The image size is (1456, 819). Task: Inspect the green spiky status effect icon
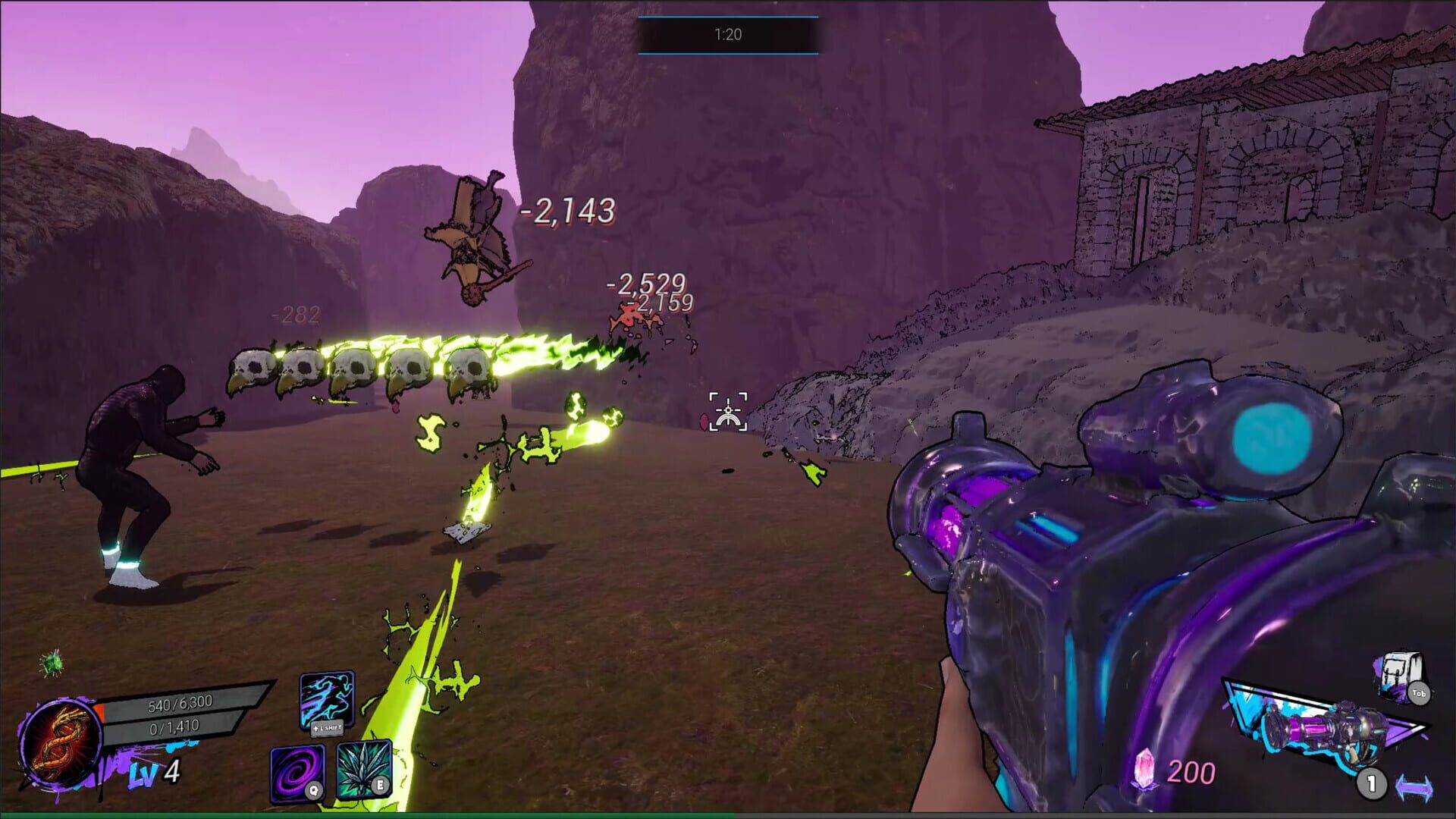point(52,663)
